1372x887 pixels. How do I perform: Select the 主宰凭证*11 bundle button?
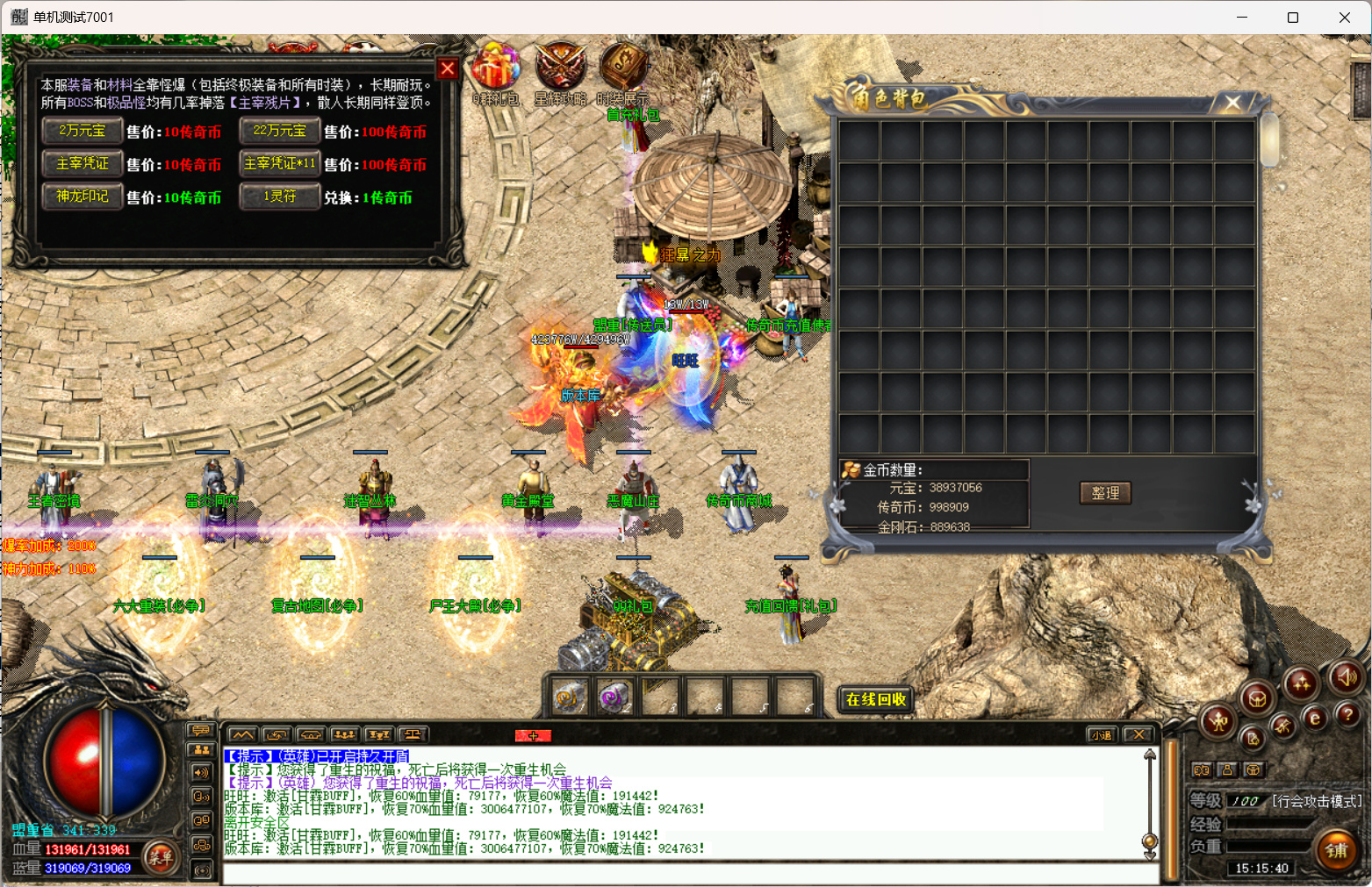pos(279,164)
